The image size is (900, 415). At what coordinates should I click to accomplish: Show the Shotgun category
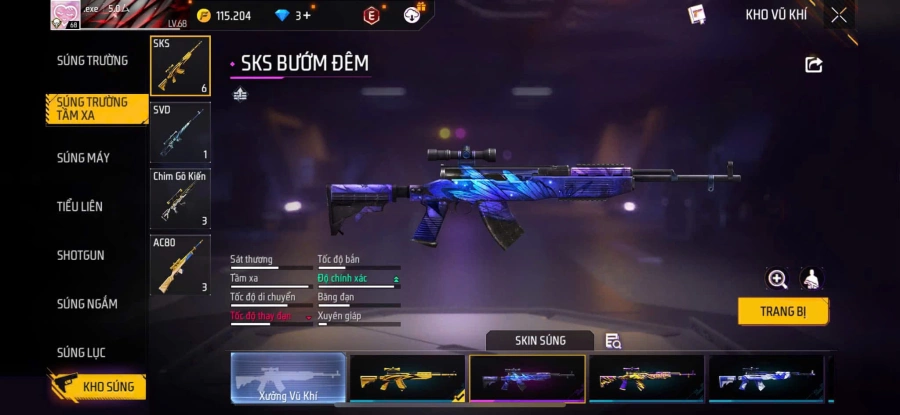(x=80, y=255)
